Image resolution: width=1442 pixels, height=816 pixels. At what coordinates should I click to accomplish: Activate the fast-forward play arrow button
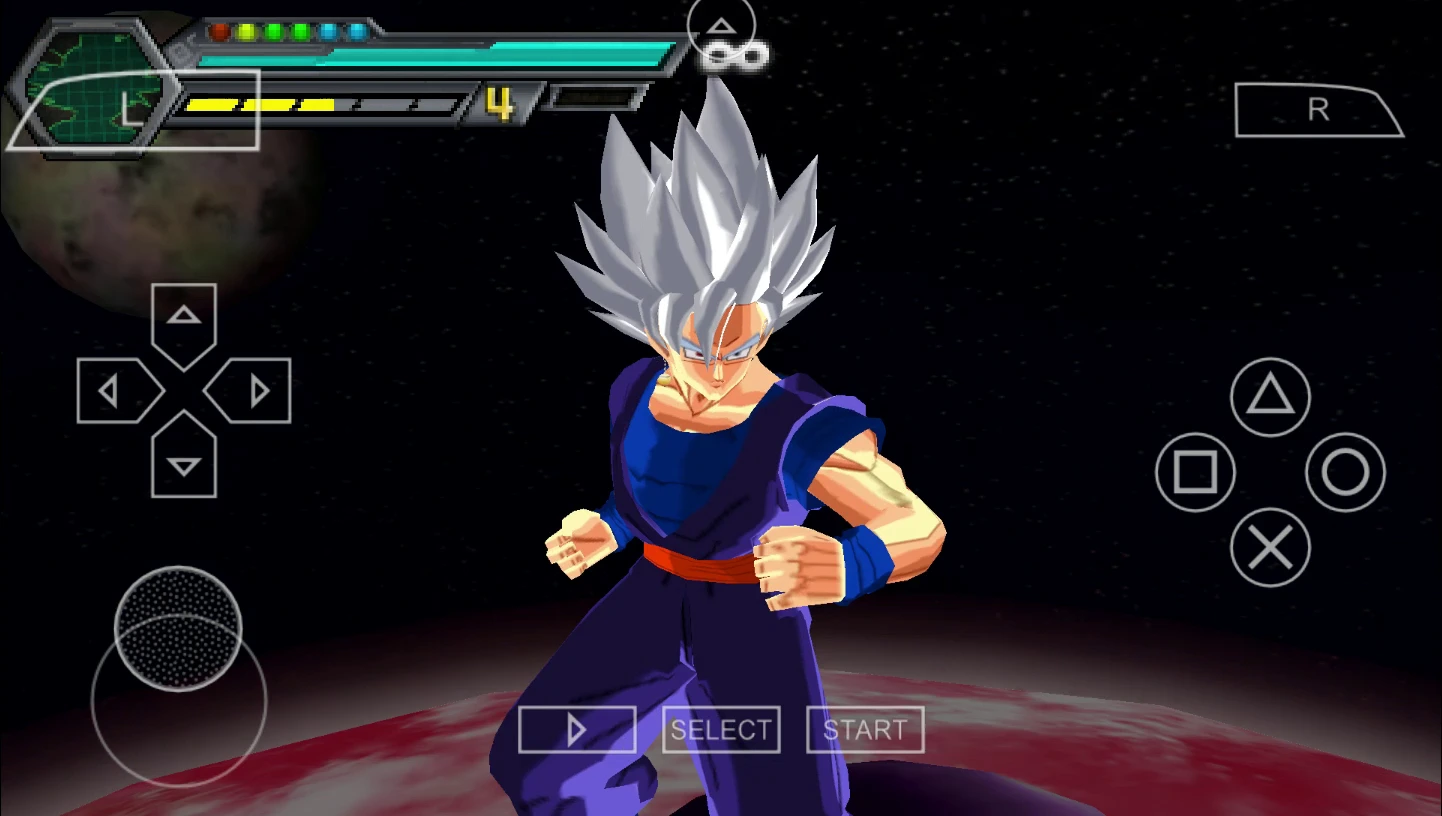pyautogui.click(x=577, y=730)
